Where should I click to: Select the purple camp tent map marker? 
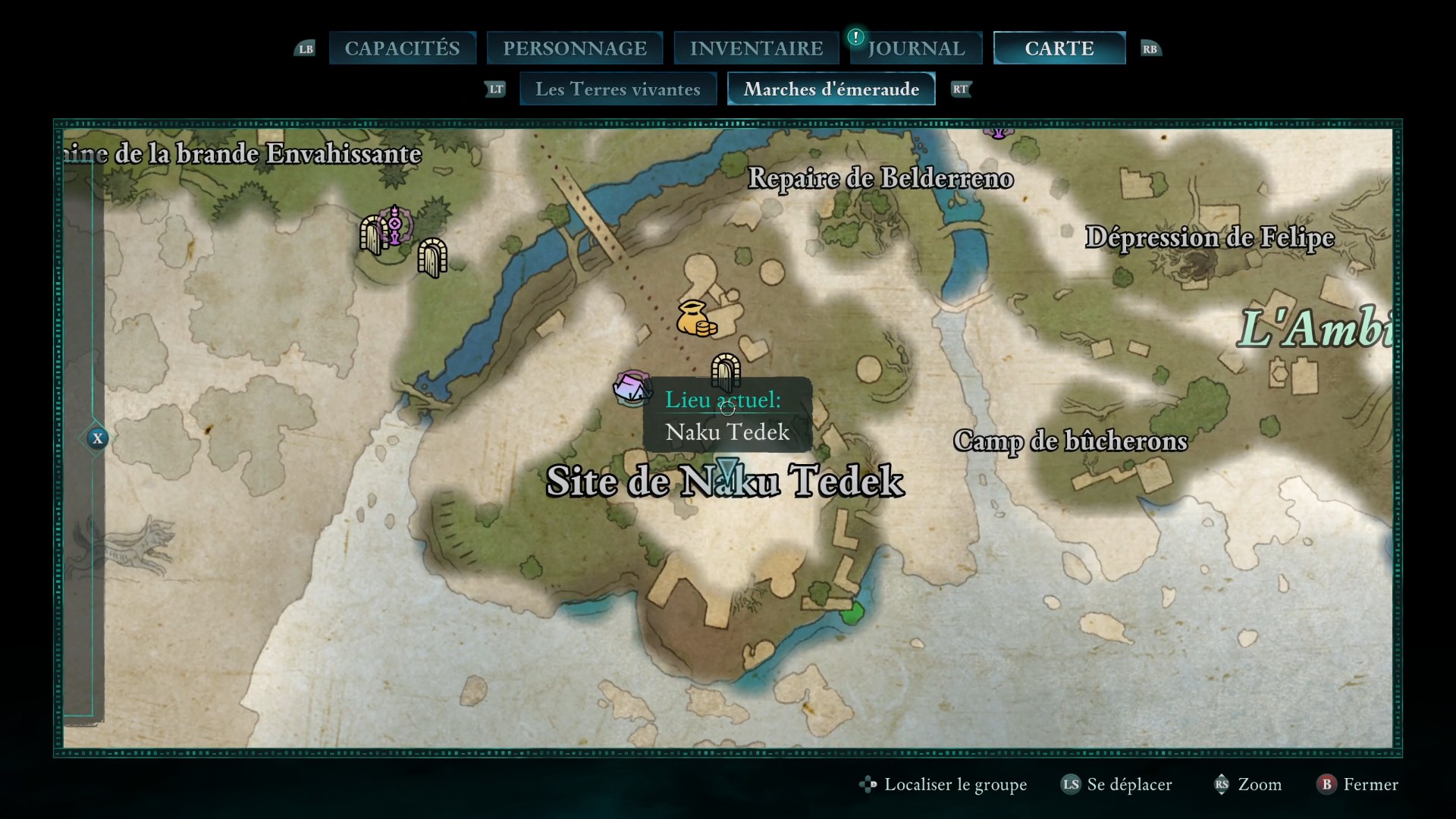click(x=632, y=388)
